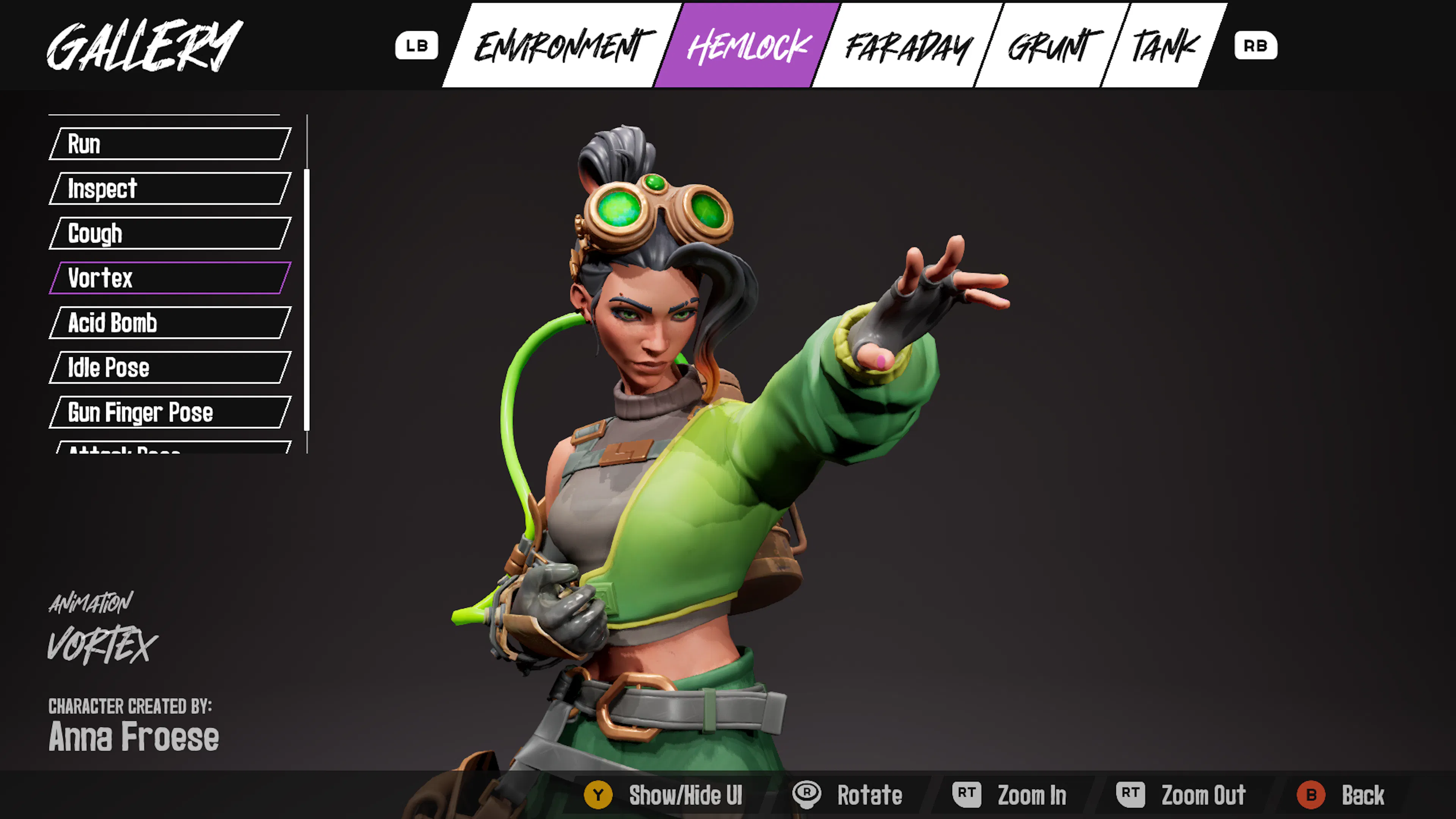Viewport: 1456px width, 819px height.
Task: Click the Zoom Out control
Action: tap(1181, 795)
